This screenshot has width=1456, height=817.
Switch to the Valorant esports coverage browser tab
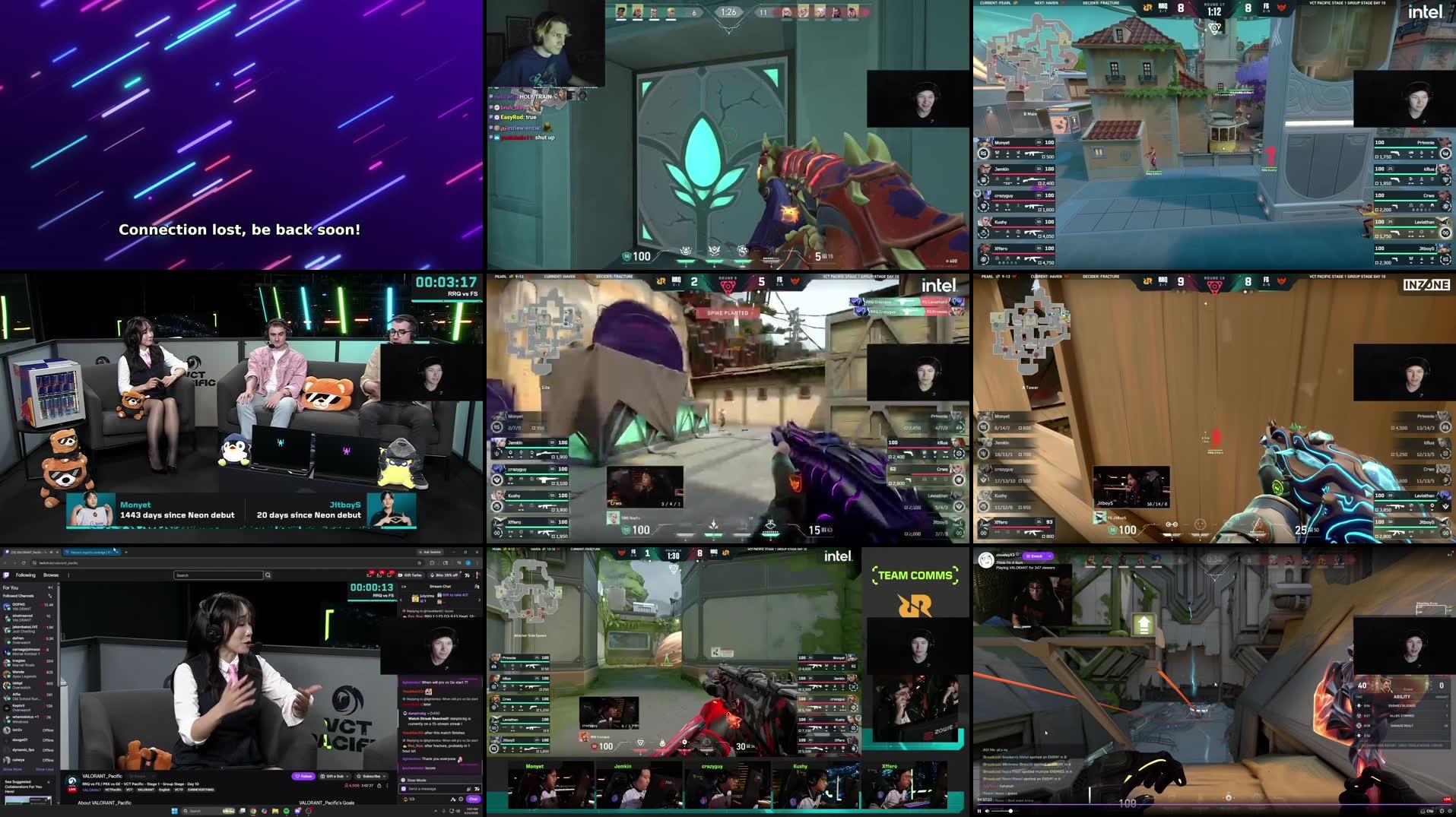pos(90,553)
